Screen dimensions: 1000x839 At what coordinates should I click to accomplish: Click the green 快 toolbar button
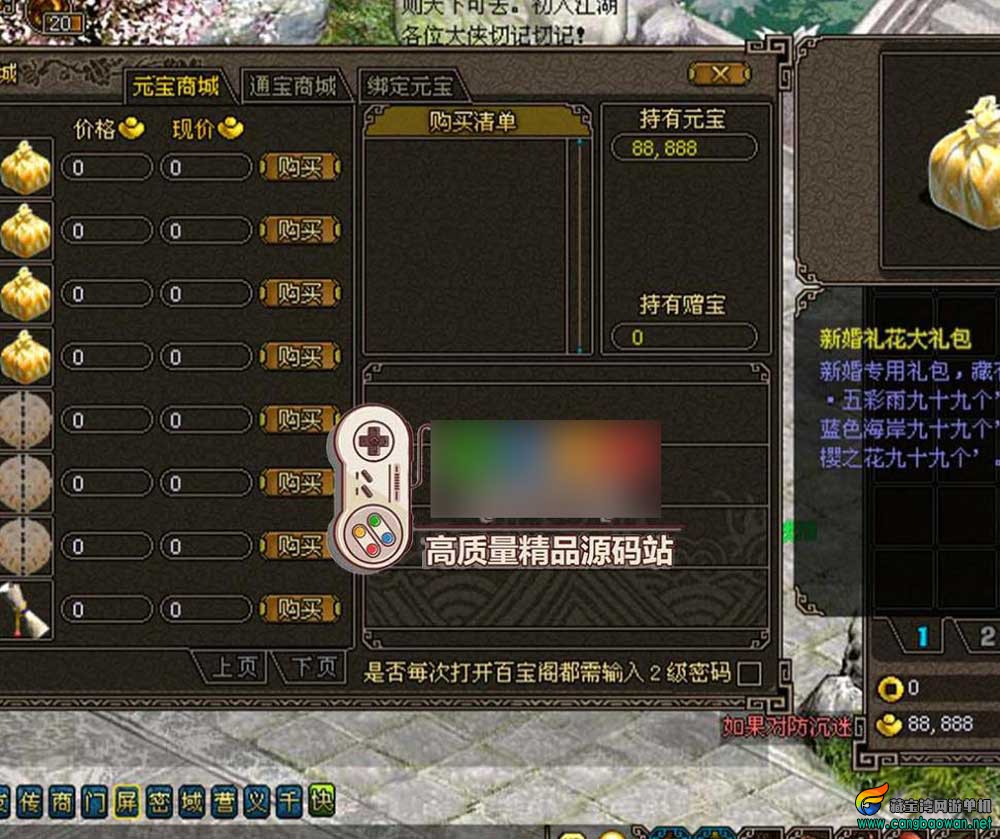pyautogui.click(x=321, y=801)
